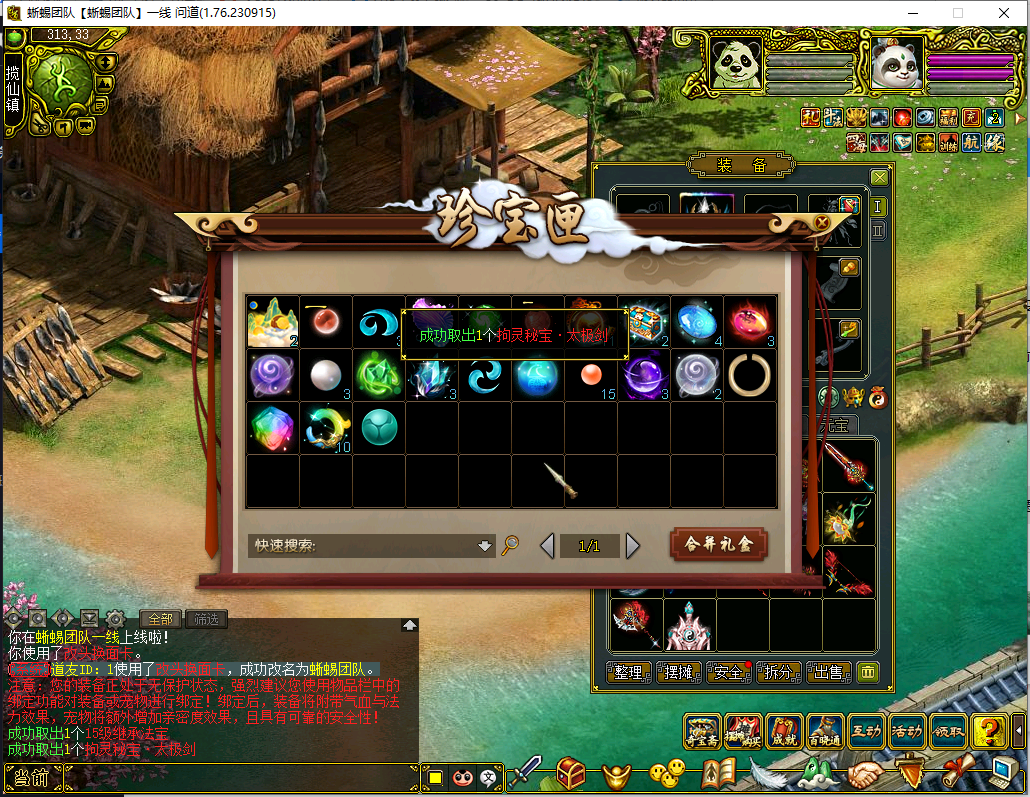
Task: Maximize the game window
Action: tap(958, 13)
